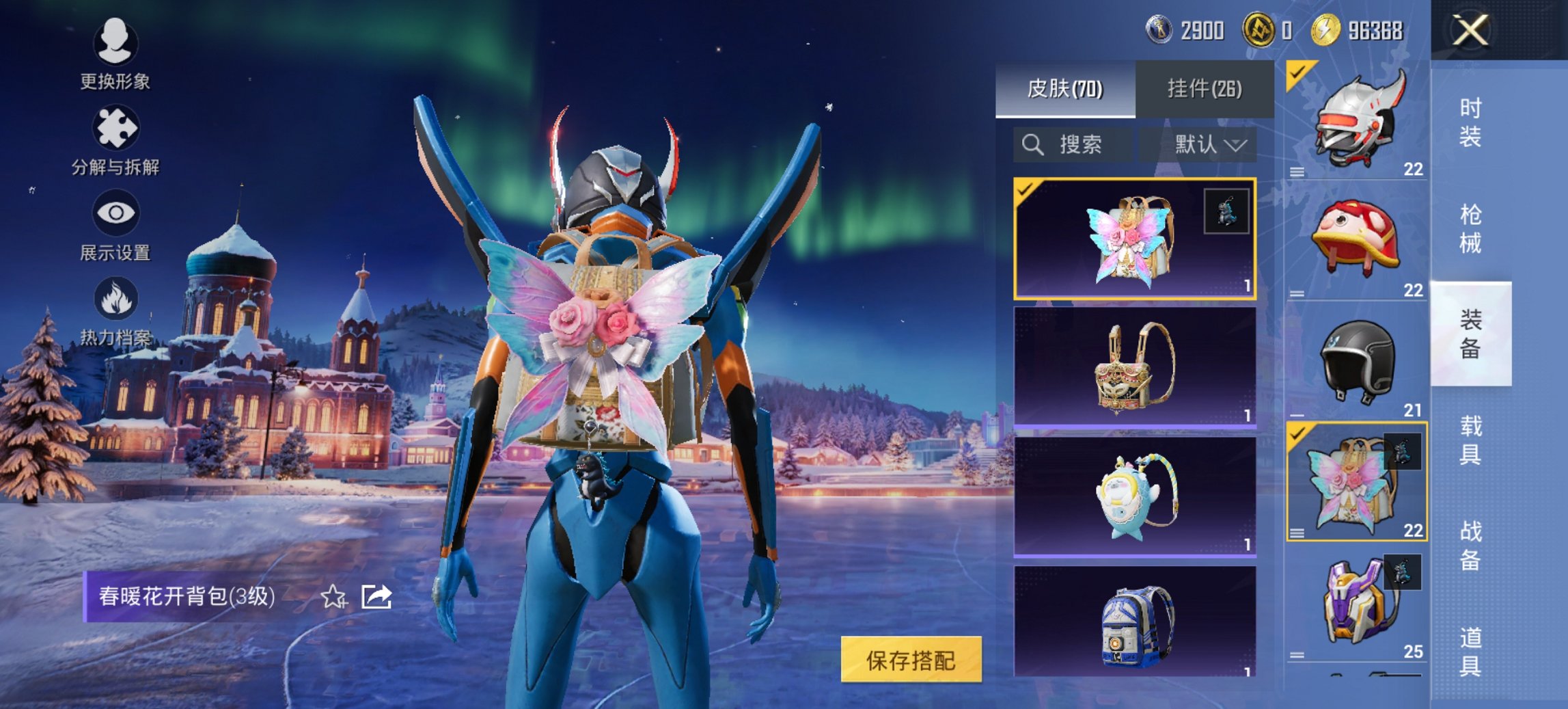Image resolution: width=1568 pixels, height=709 pixels.
Task: Select the red pig helmet slot
Action: point(1356,241)
